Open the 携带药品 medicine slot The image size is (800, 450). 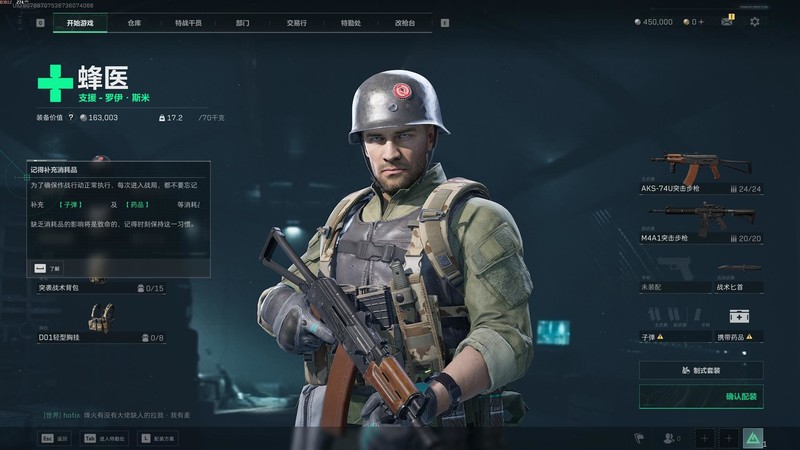click(x=738, y=324)
